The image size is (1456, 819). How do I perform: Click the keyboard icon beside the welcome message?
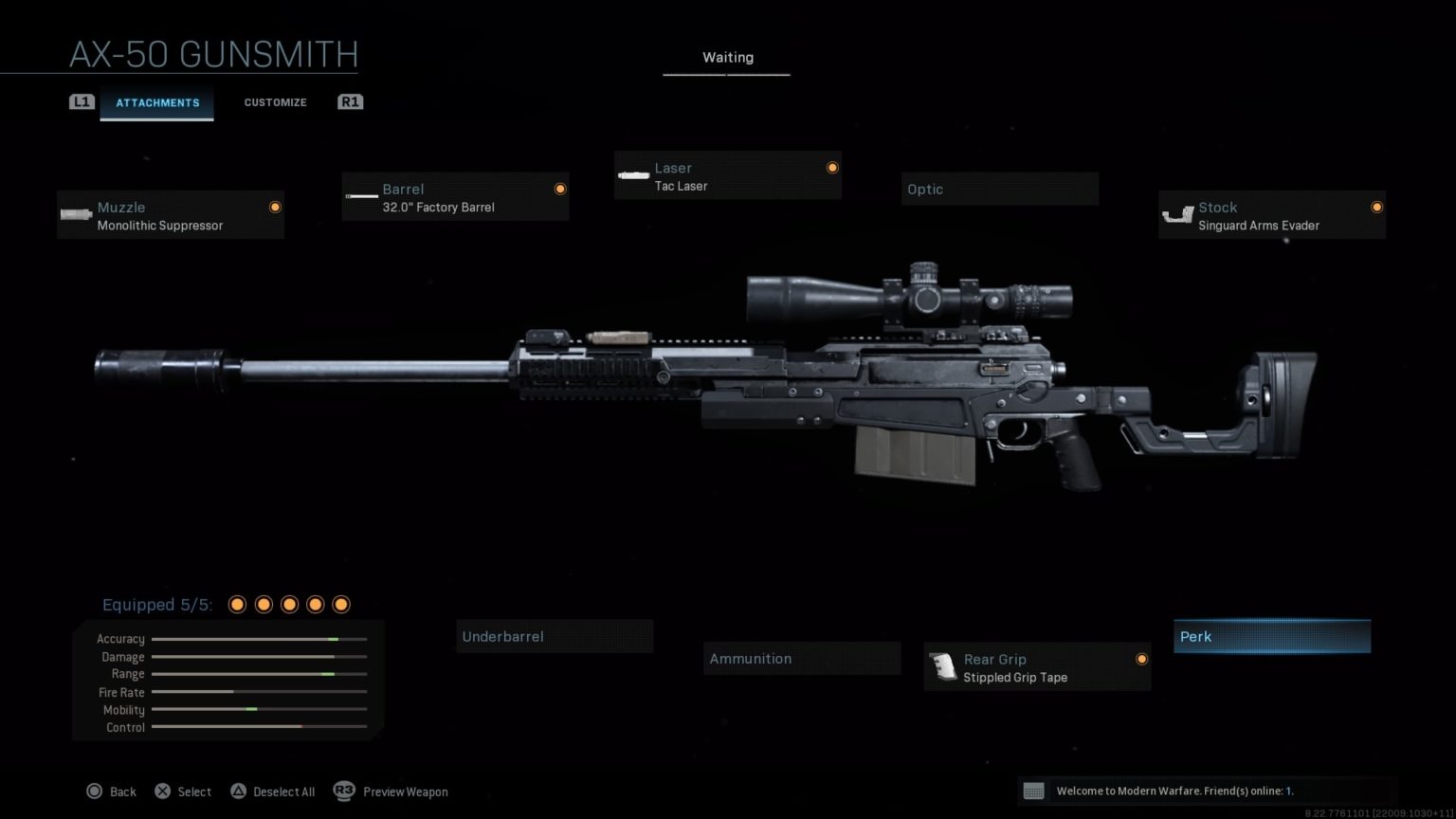point(1034,790)
